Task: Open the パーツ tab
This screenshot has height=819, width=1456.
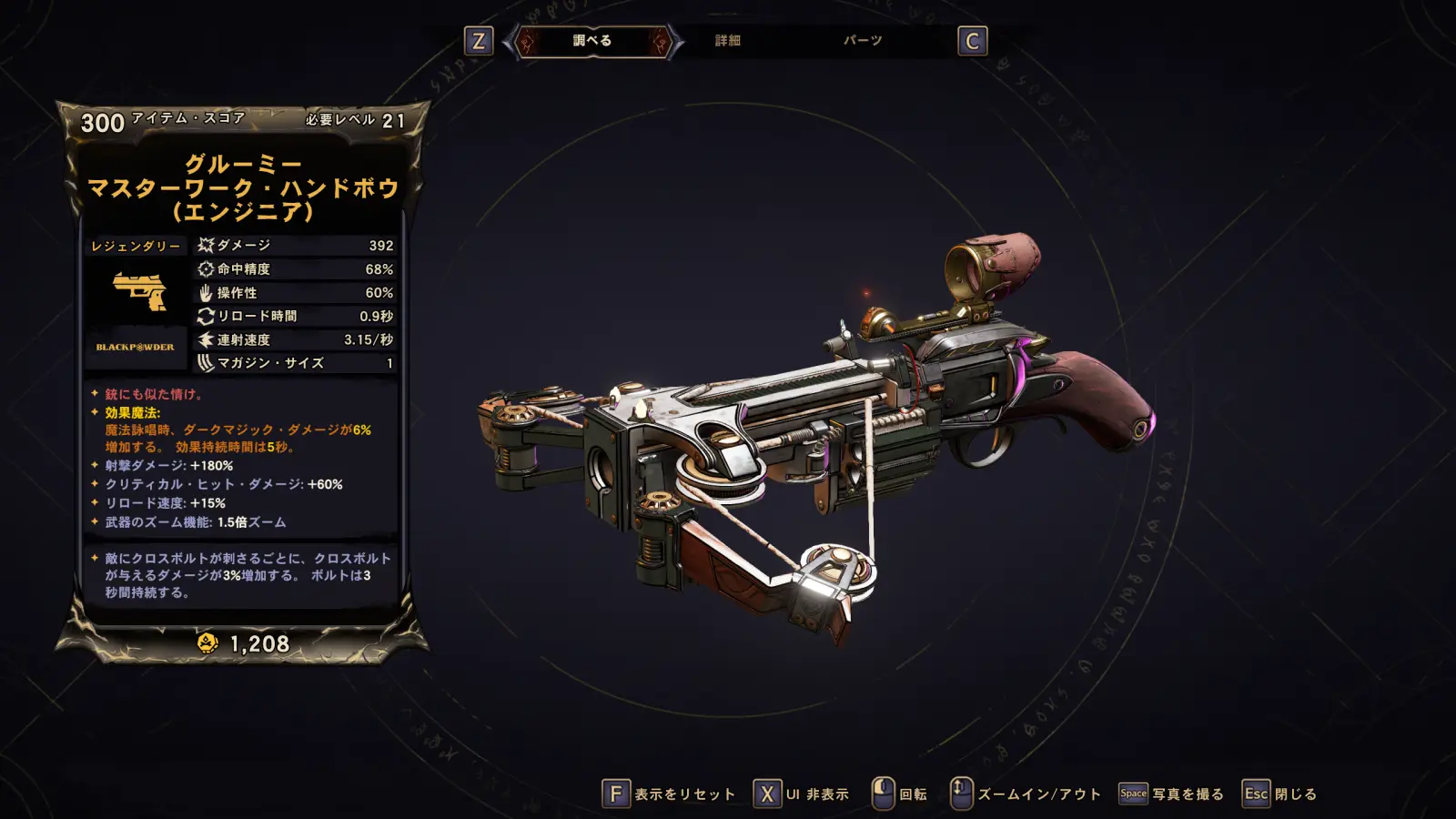Action: click(x=862, y=41)
